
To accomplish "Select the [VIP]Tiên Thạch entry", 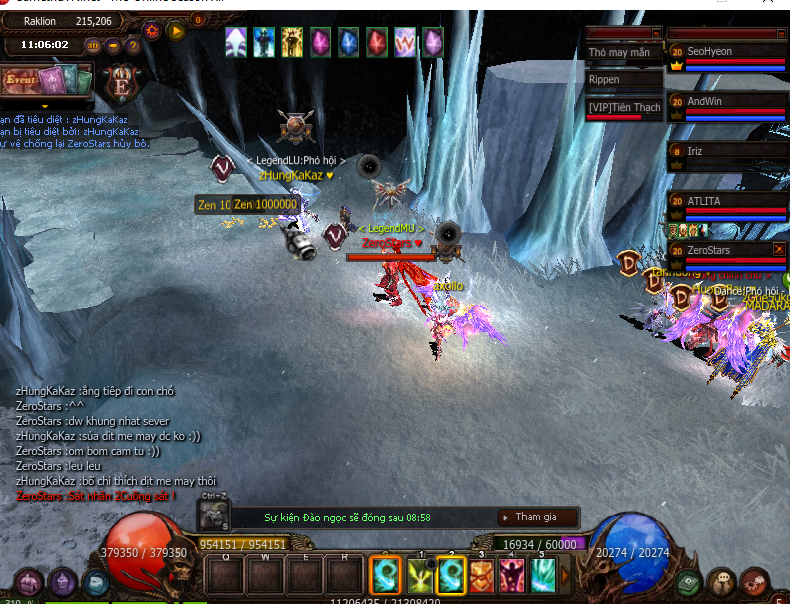I will tap(624, 108).
